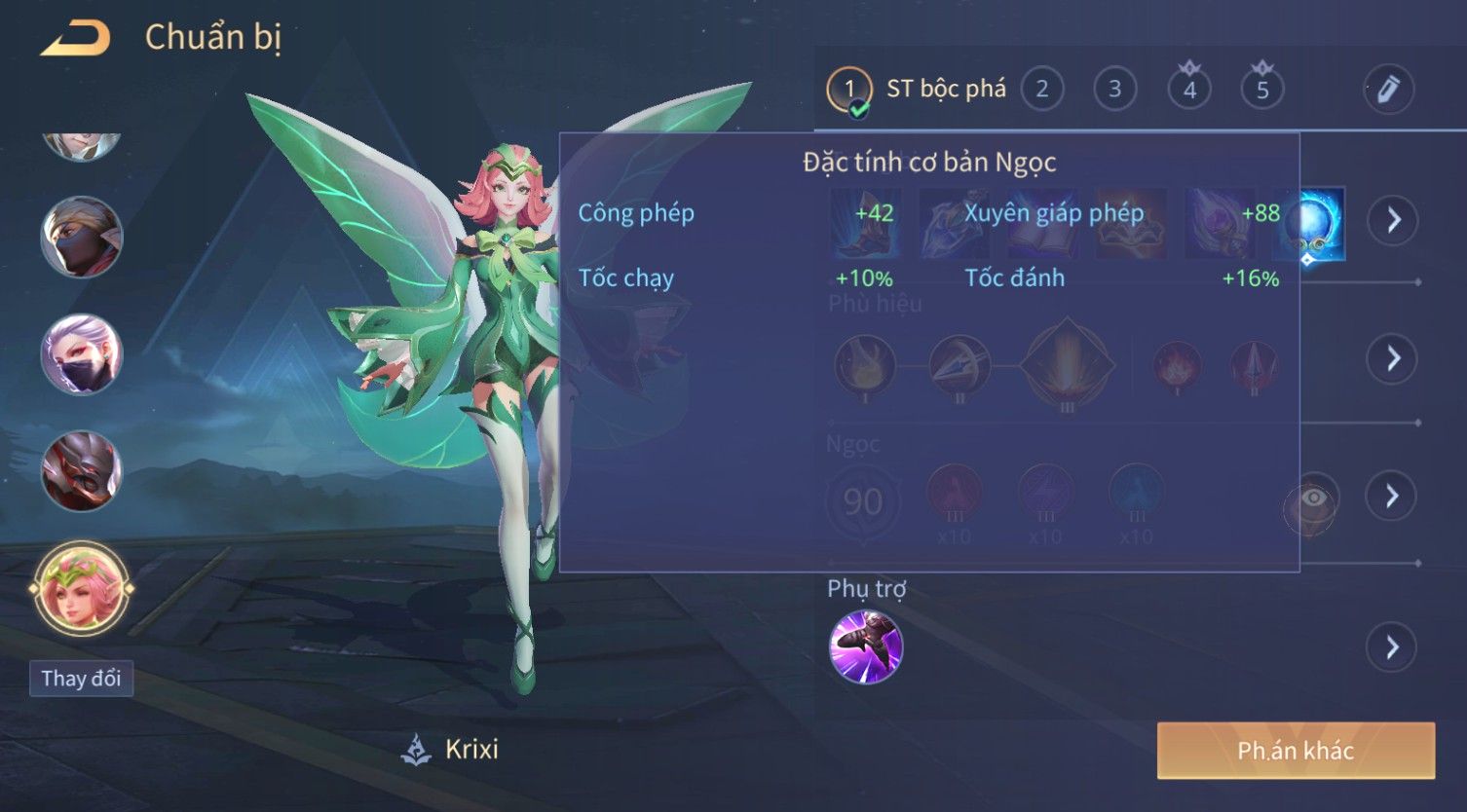Choose preset slot 5

pos(1261,90)
